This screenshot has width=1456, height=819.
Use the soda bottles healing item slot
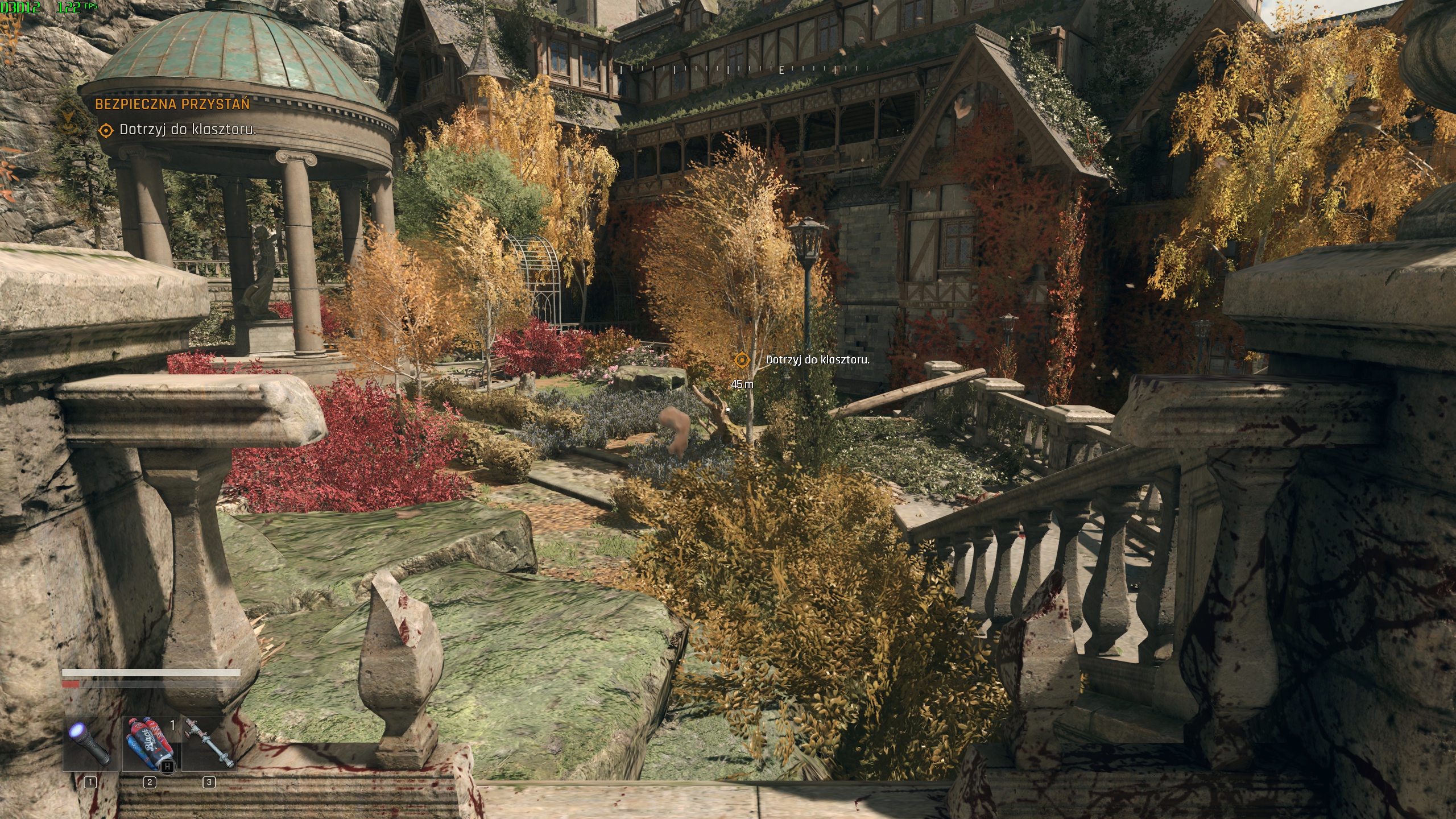[150, 743]
